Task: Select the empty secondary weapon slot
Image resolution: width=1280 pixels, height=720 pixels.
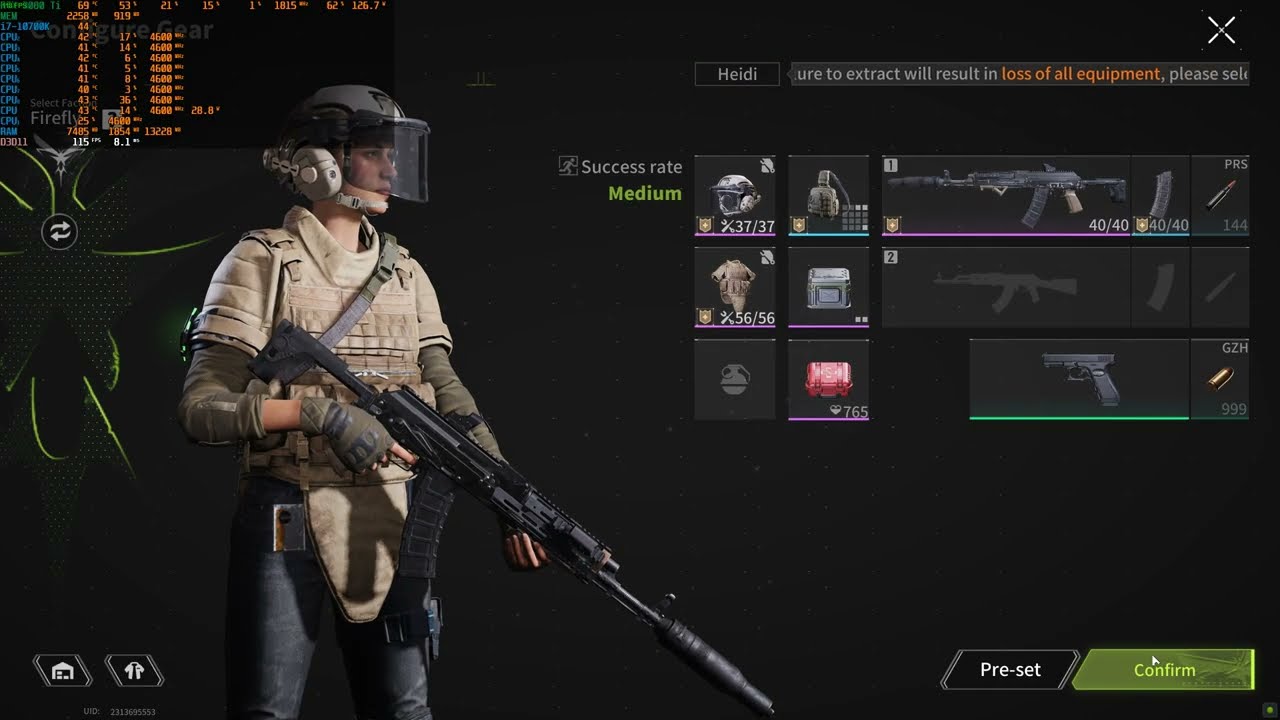Action: click(1005, 287)
